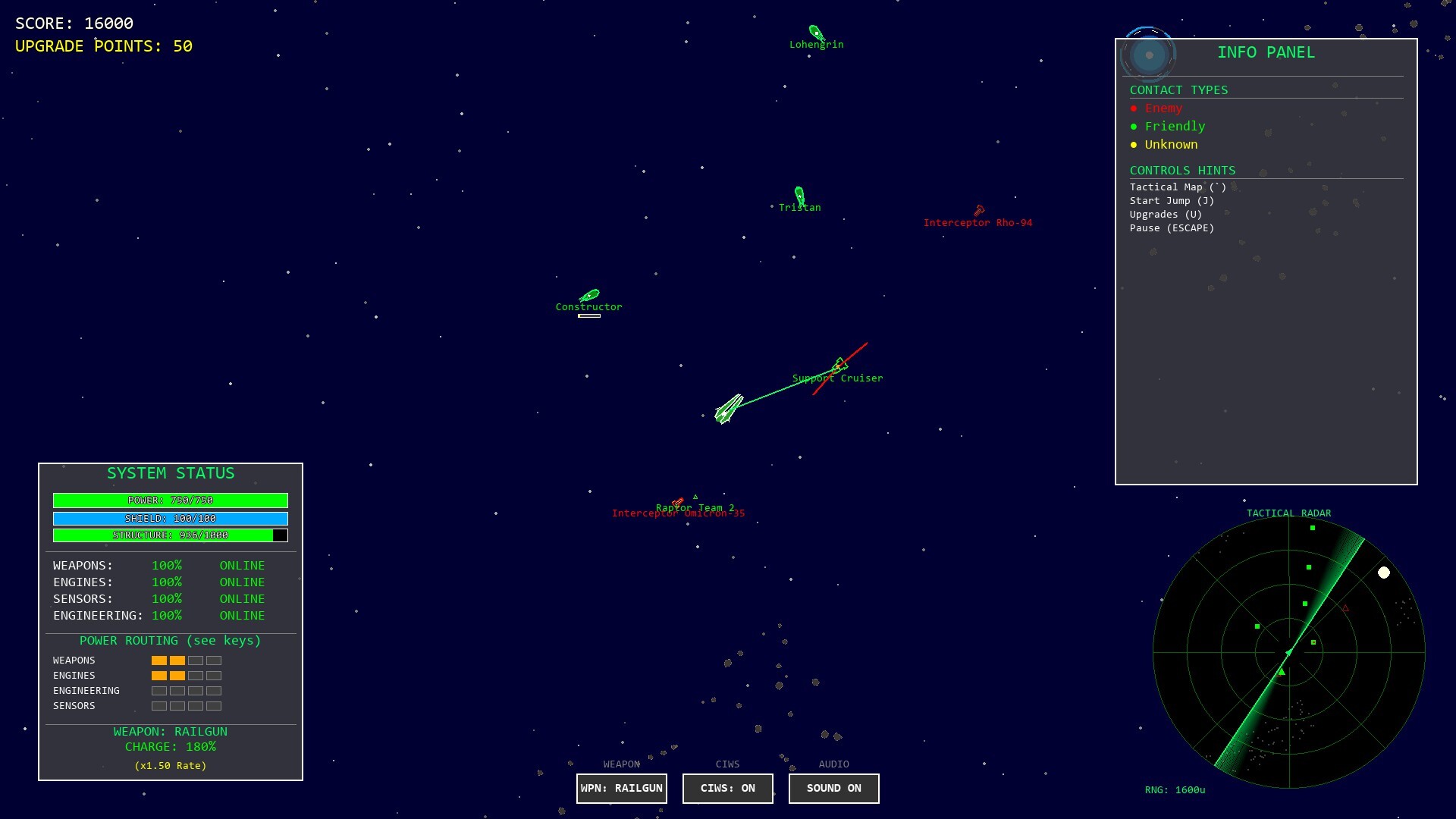The width and height of the screenshot is (1456, 819).
Task: Click the CONTACT TYPES heading to collapse
Action: 1179,89
